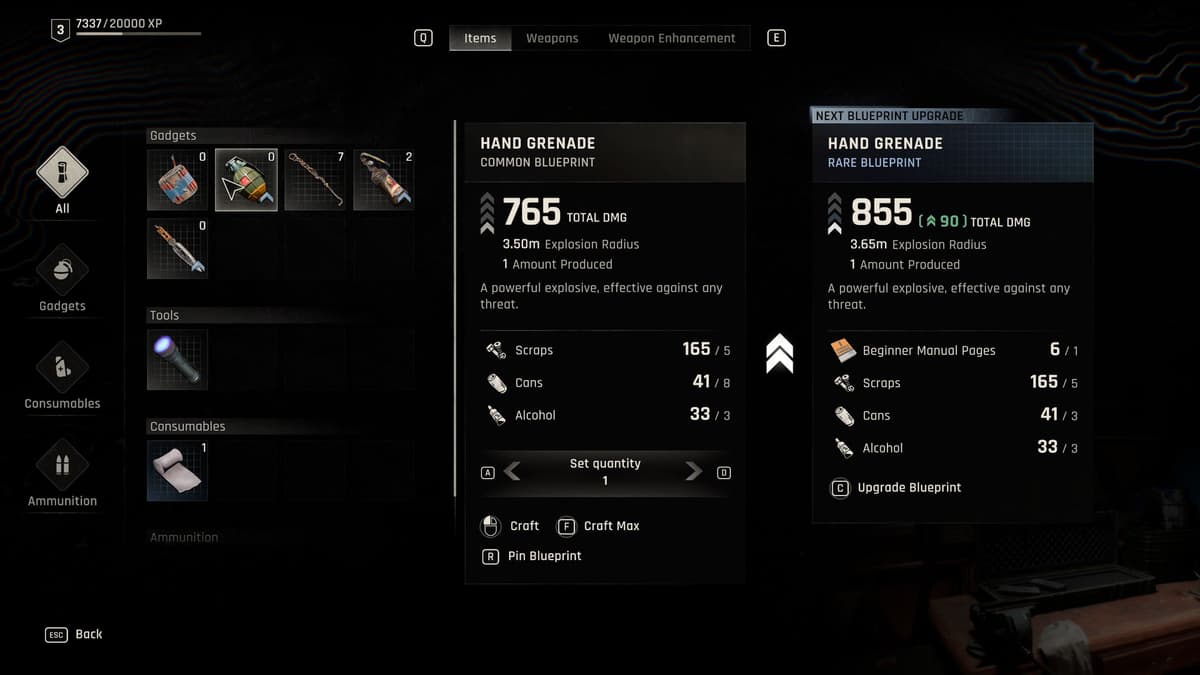Screen dimensions: 1200x675
Task: Increase craft quantity with right arrow
Action: tap(694, 472)
